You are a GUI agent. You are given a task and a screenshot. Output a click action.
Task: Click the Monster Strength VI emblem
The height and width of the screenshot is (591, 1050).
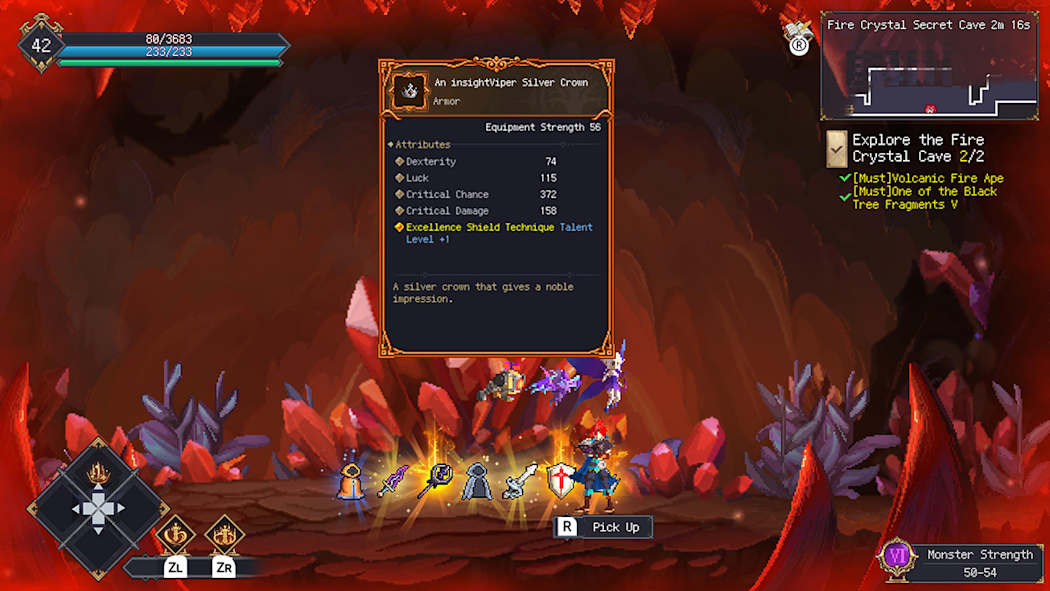tap(895, 561)
